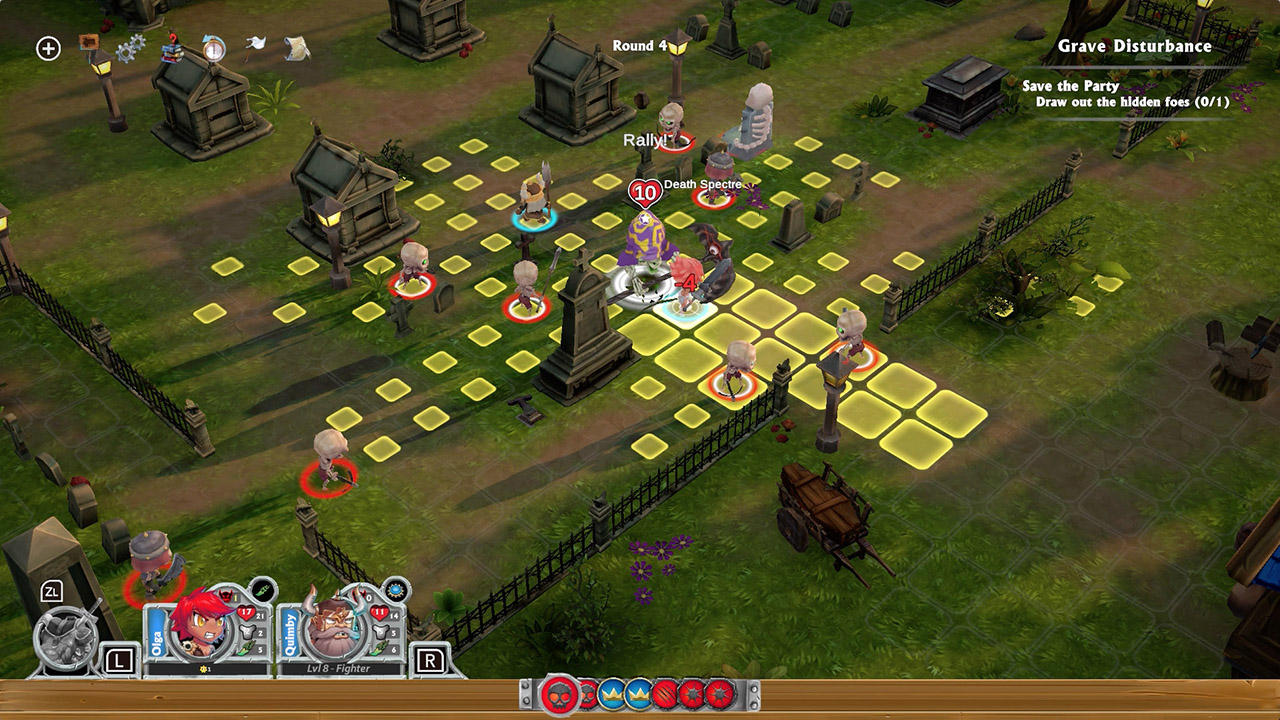Screen dimensions: 1280x720
Task: Open the plus button in the top-left corner
Action: (47, 48)
